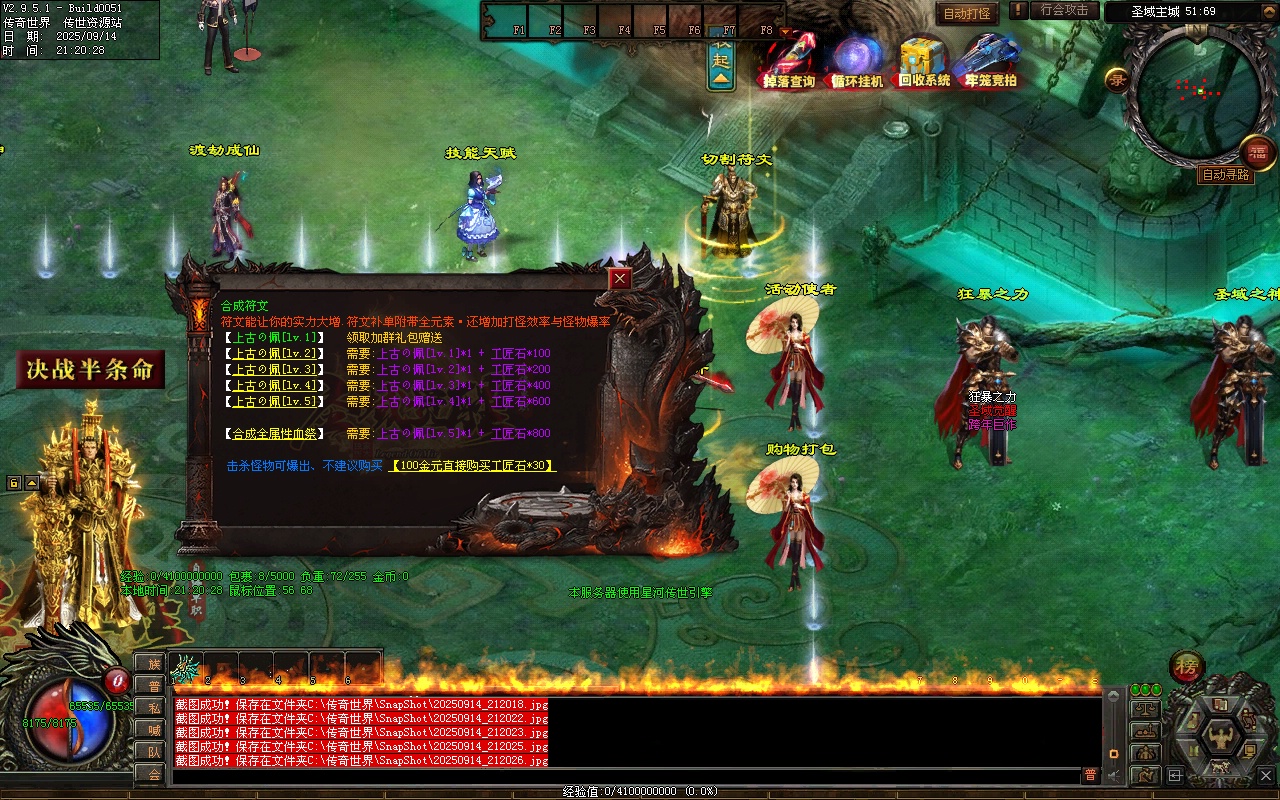Choose the 上古の佩[lv.5] synthesis link
Screen dimensions: 1280x800
coord(275,401)
